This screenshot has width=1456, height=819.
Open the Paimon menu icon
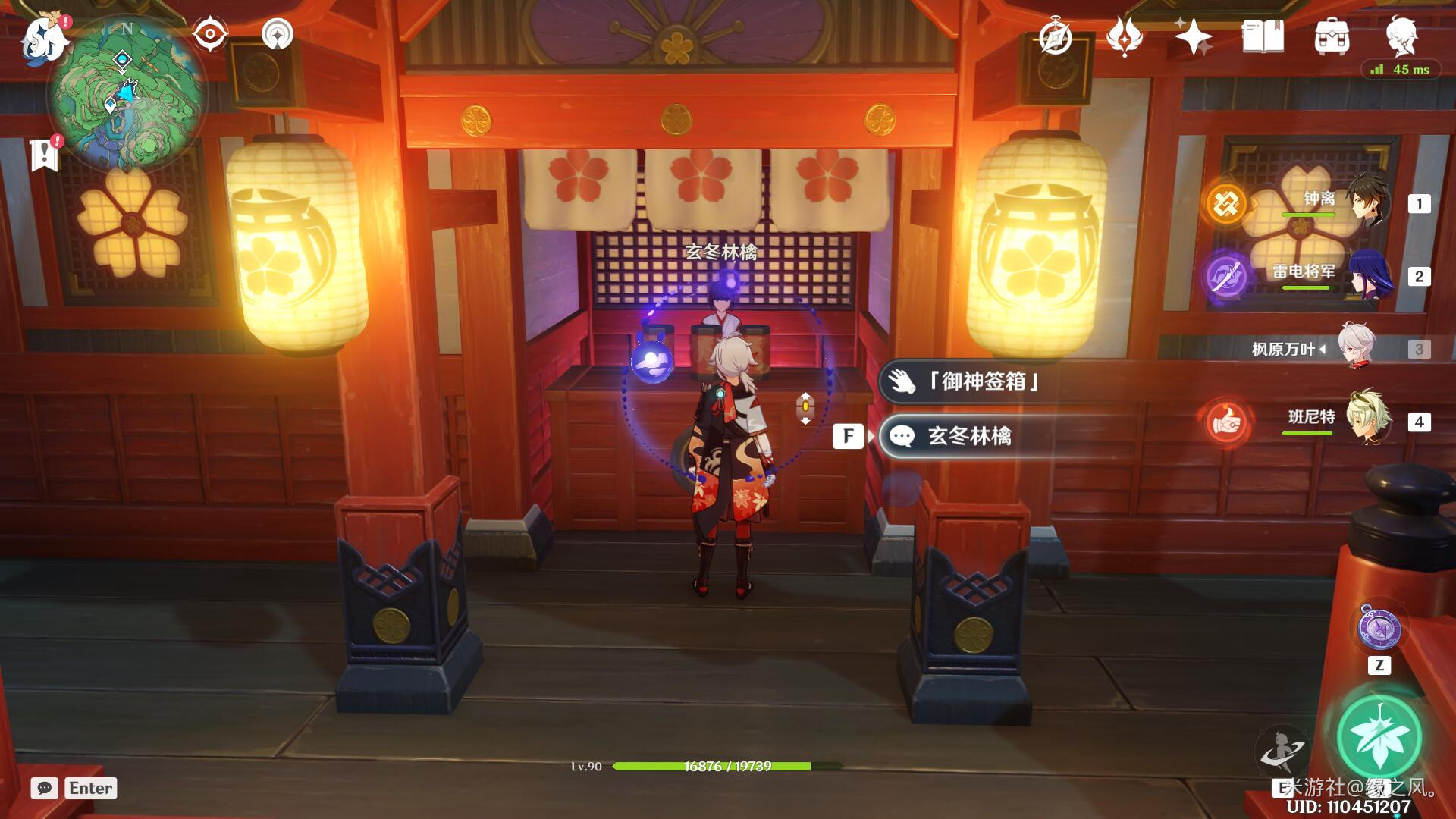45,39
